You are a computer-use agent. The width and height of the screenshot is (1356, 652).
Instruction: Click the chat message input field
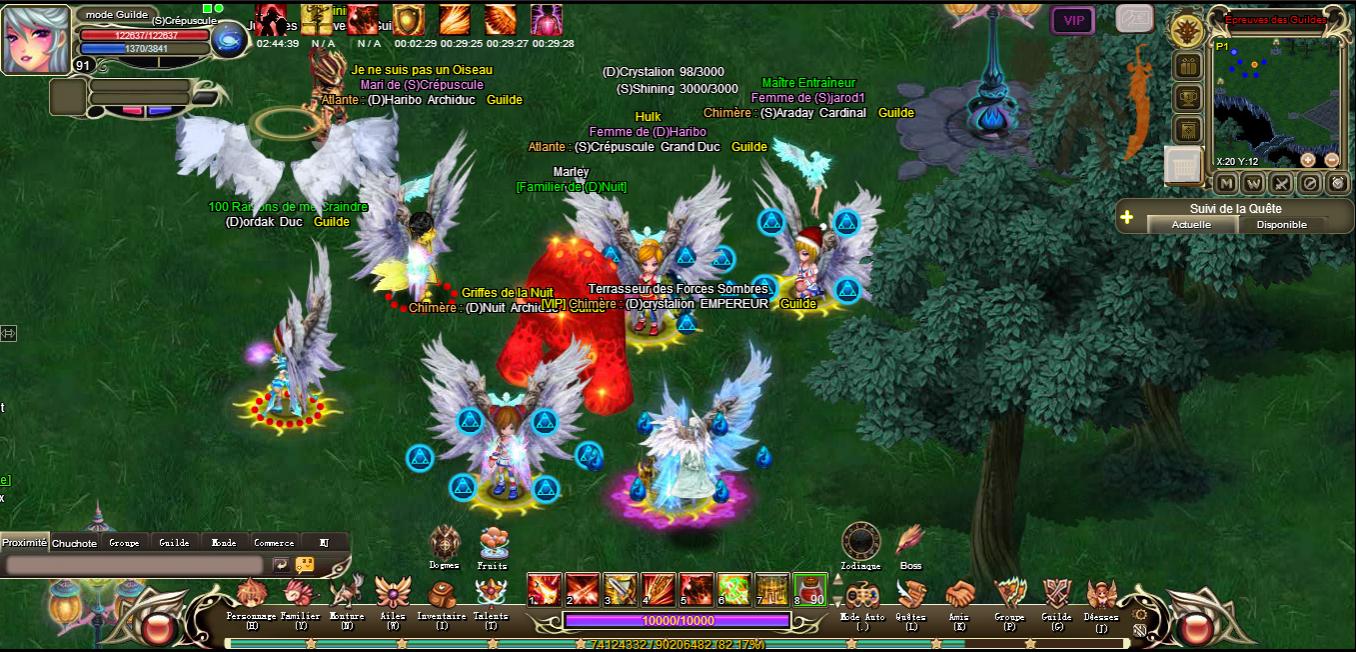coord(136,565)
